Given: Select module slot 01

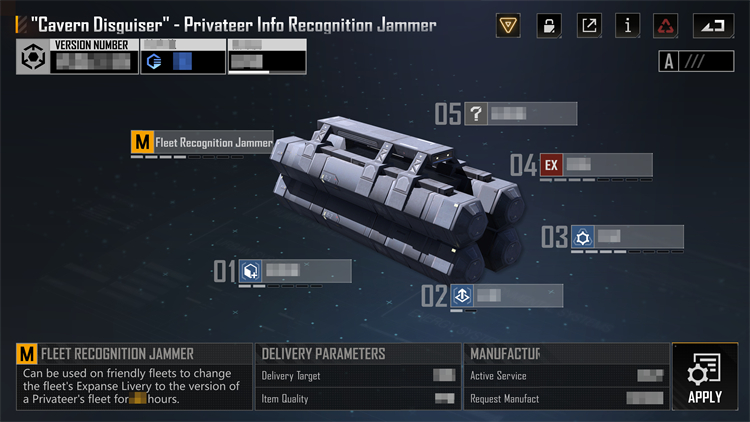Looking at the screenshot, I should point(295,270).
